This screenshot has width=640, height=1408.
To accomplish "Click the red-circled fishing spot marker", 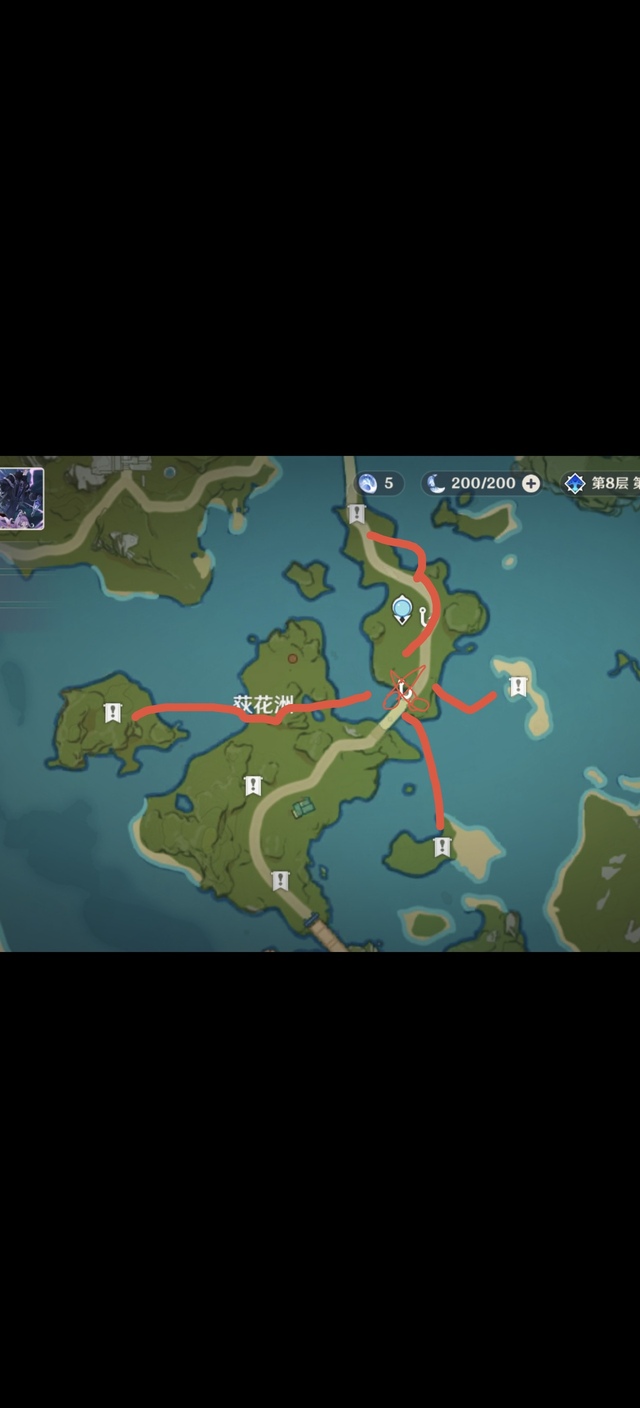I will [x=406, y=690].
